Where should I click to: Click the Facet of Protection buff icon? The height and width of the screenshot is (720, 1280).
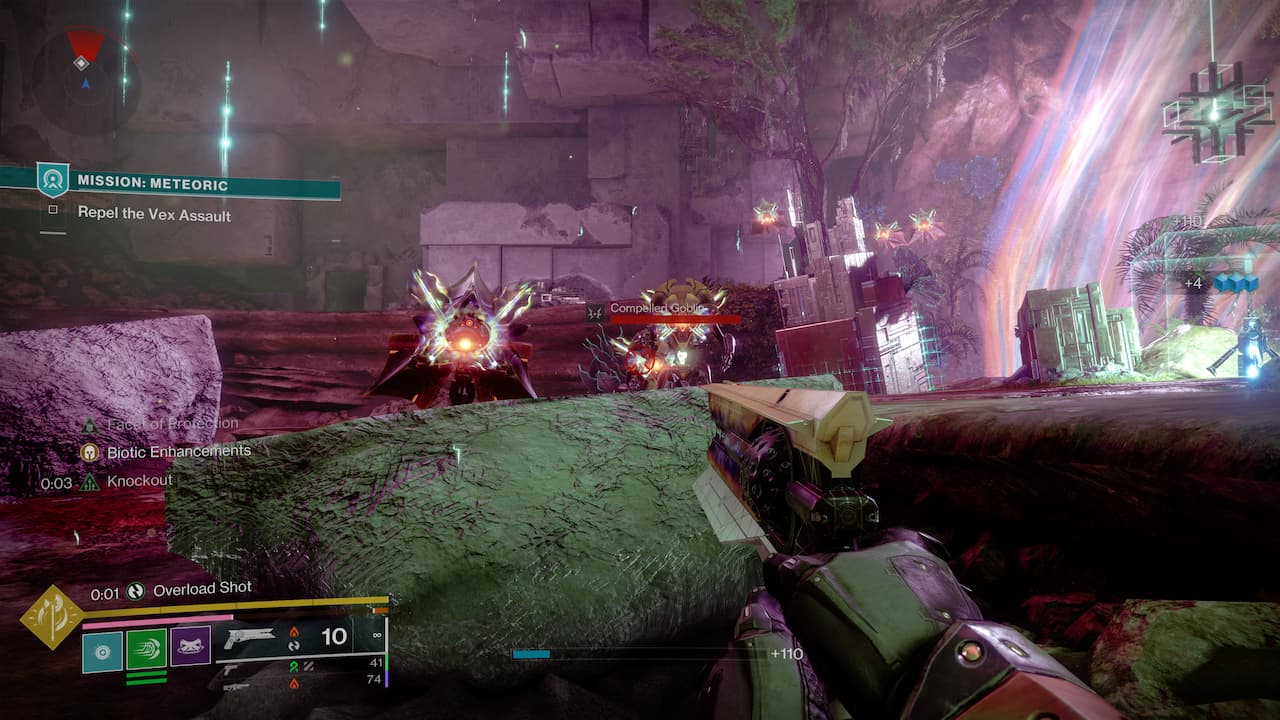tap(90, 424)
